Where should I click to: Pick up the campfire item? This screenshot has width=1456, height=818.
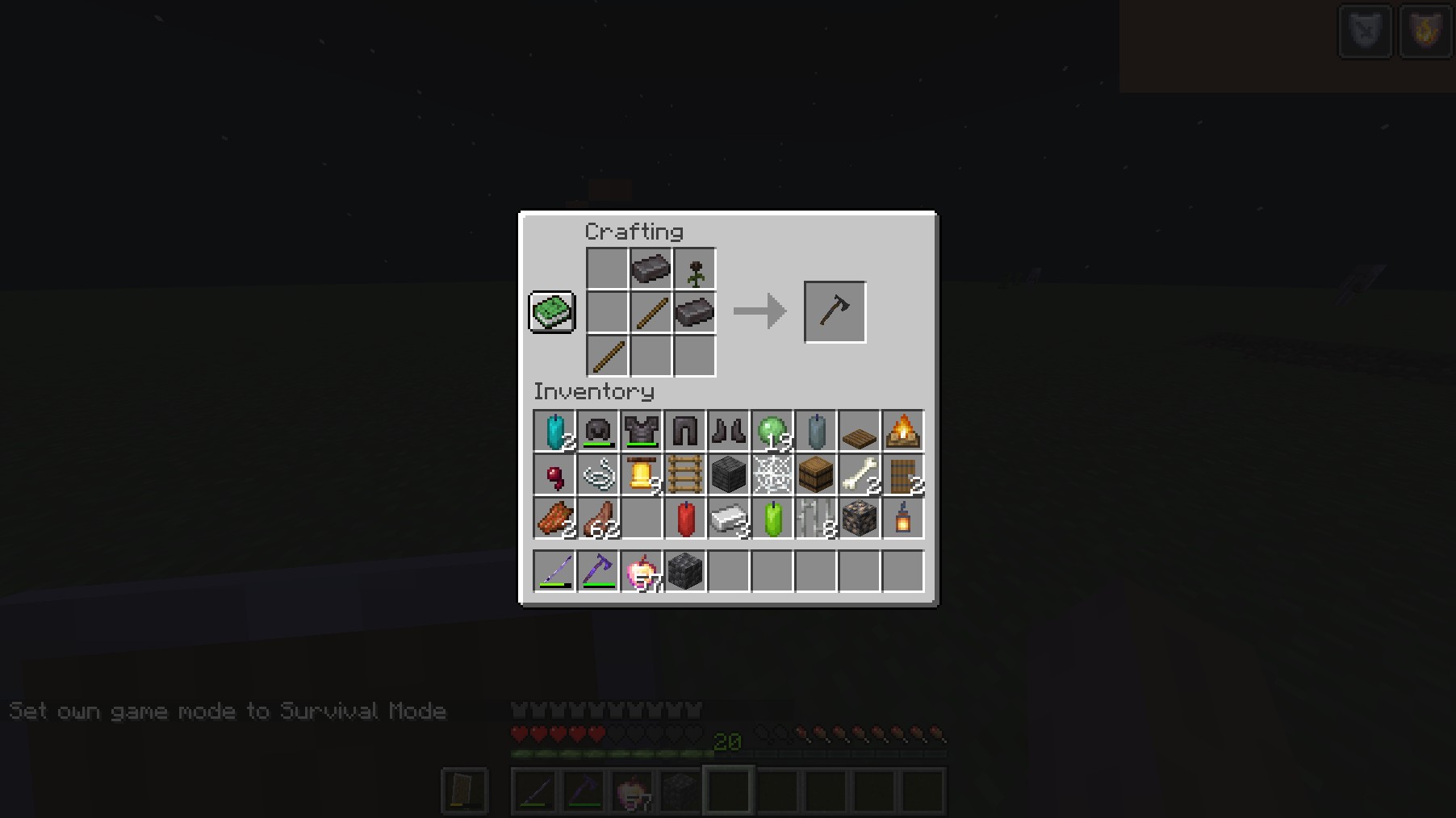pyautogui.click(x=903, y=432)
